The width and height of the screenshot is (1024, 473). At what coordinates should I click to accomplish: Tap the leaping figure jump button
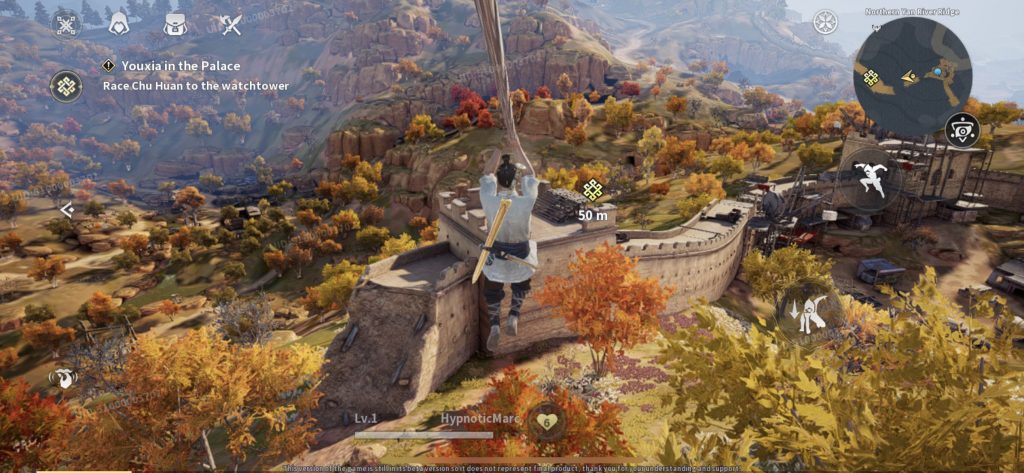[868, 178]
